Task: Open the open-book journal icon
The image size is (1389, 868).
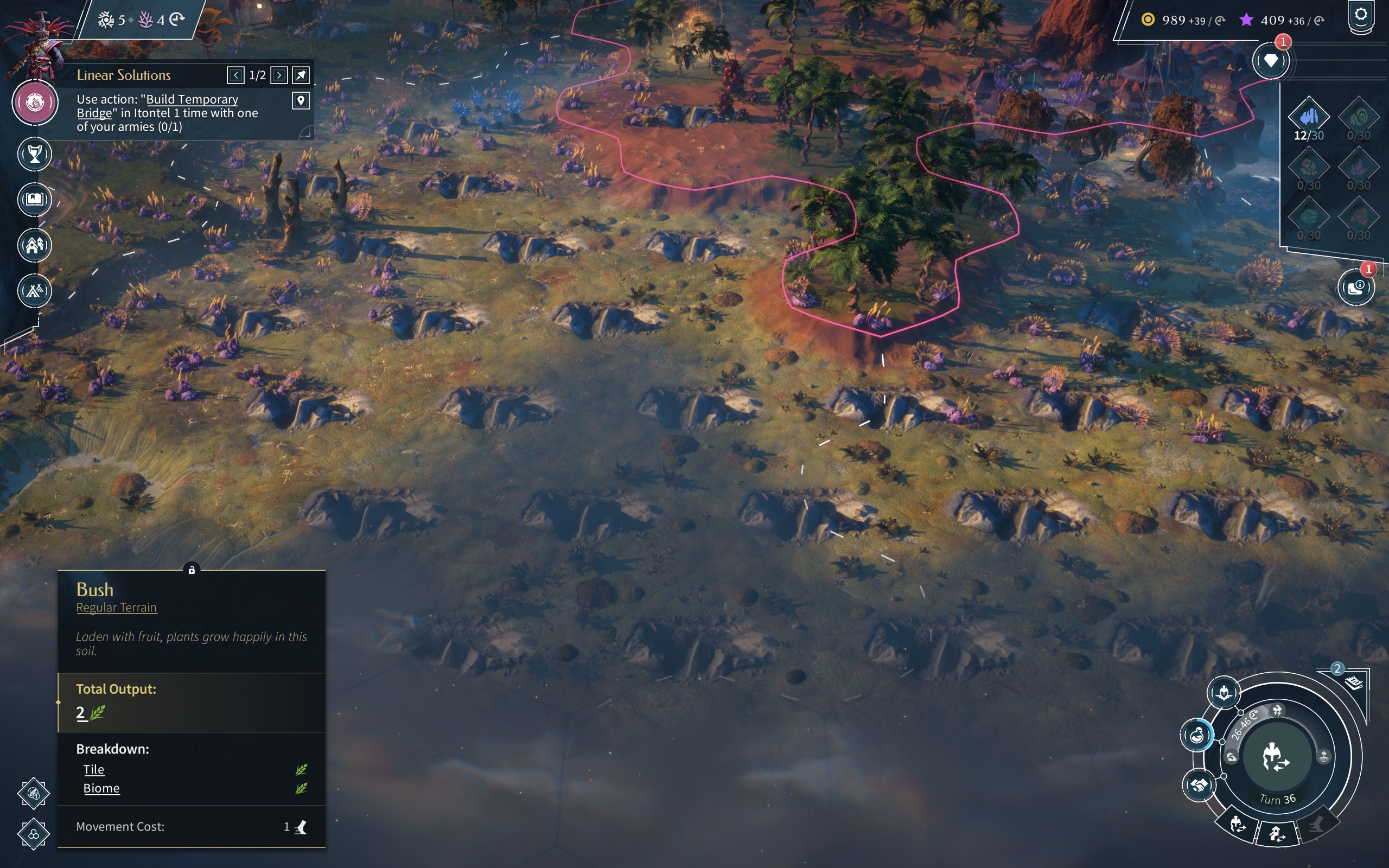Action: (35, 199)
